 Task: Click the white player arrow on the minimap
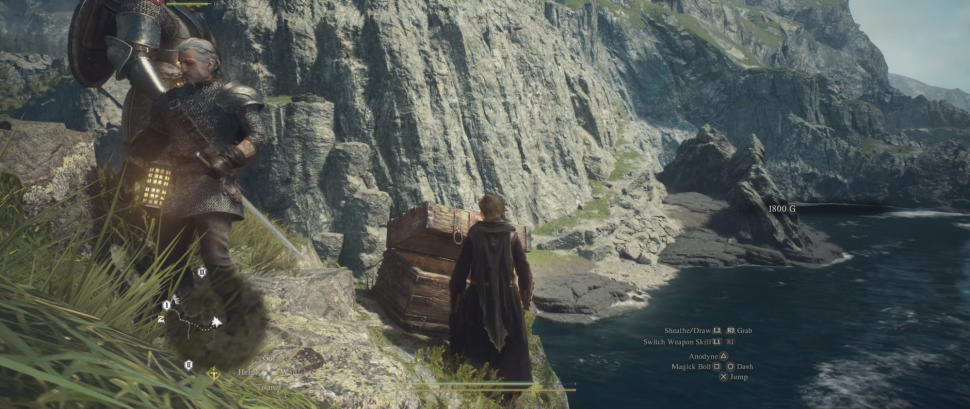[216, 323]
